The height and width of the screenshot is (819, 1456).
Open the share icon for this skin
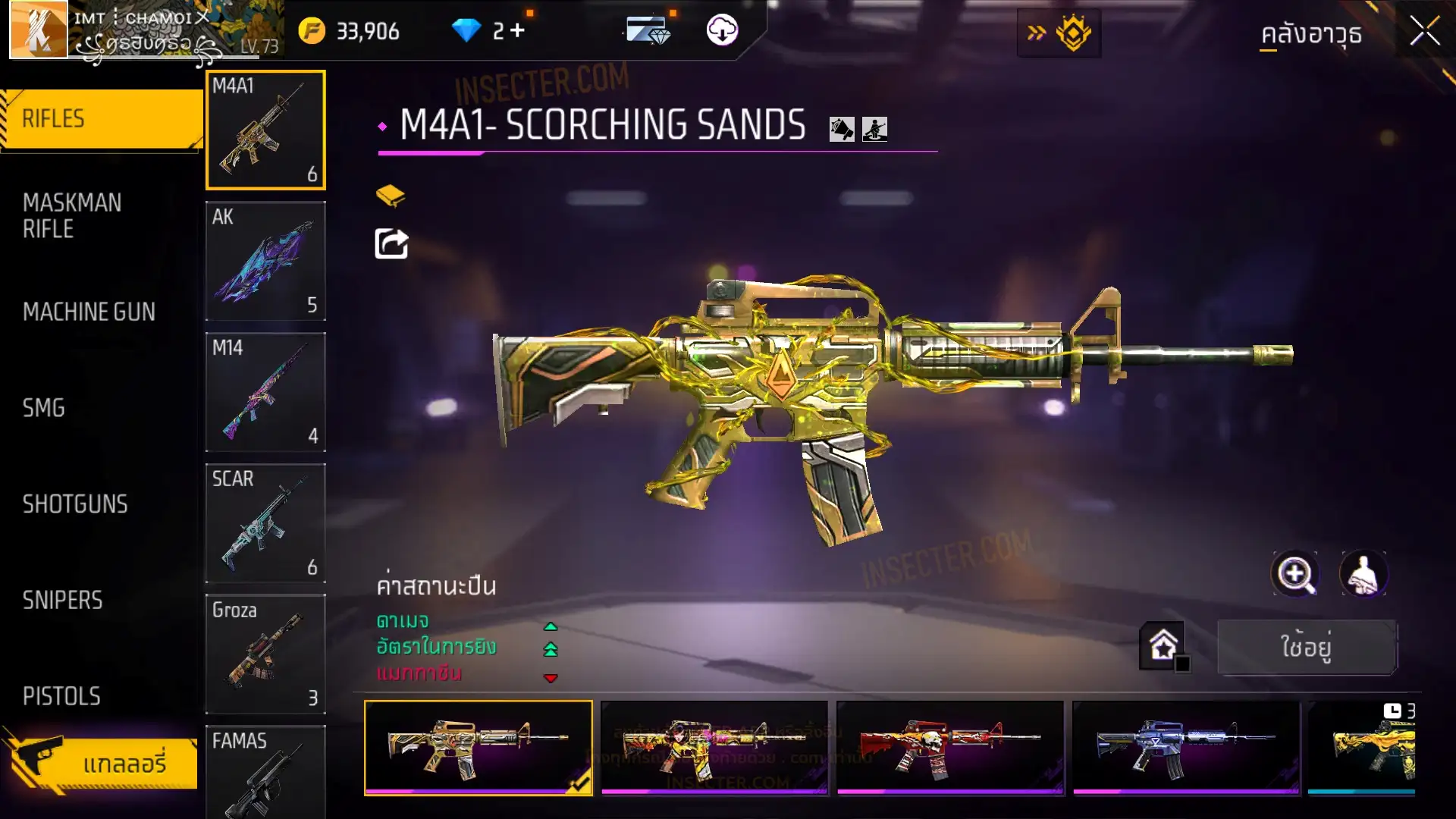pyautogui.click(x=391, y=243)
